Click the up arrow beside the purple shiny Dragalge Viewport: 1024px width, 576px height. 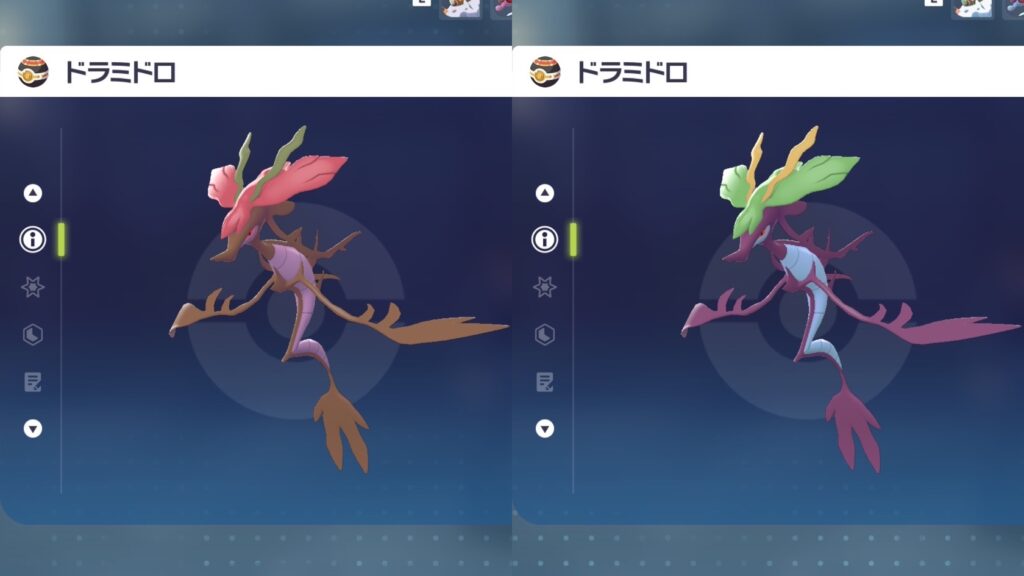545,193
